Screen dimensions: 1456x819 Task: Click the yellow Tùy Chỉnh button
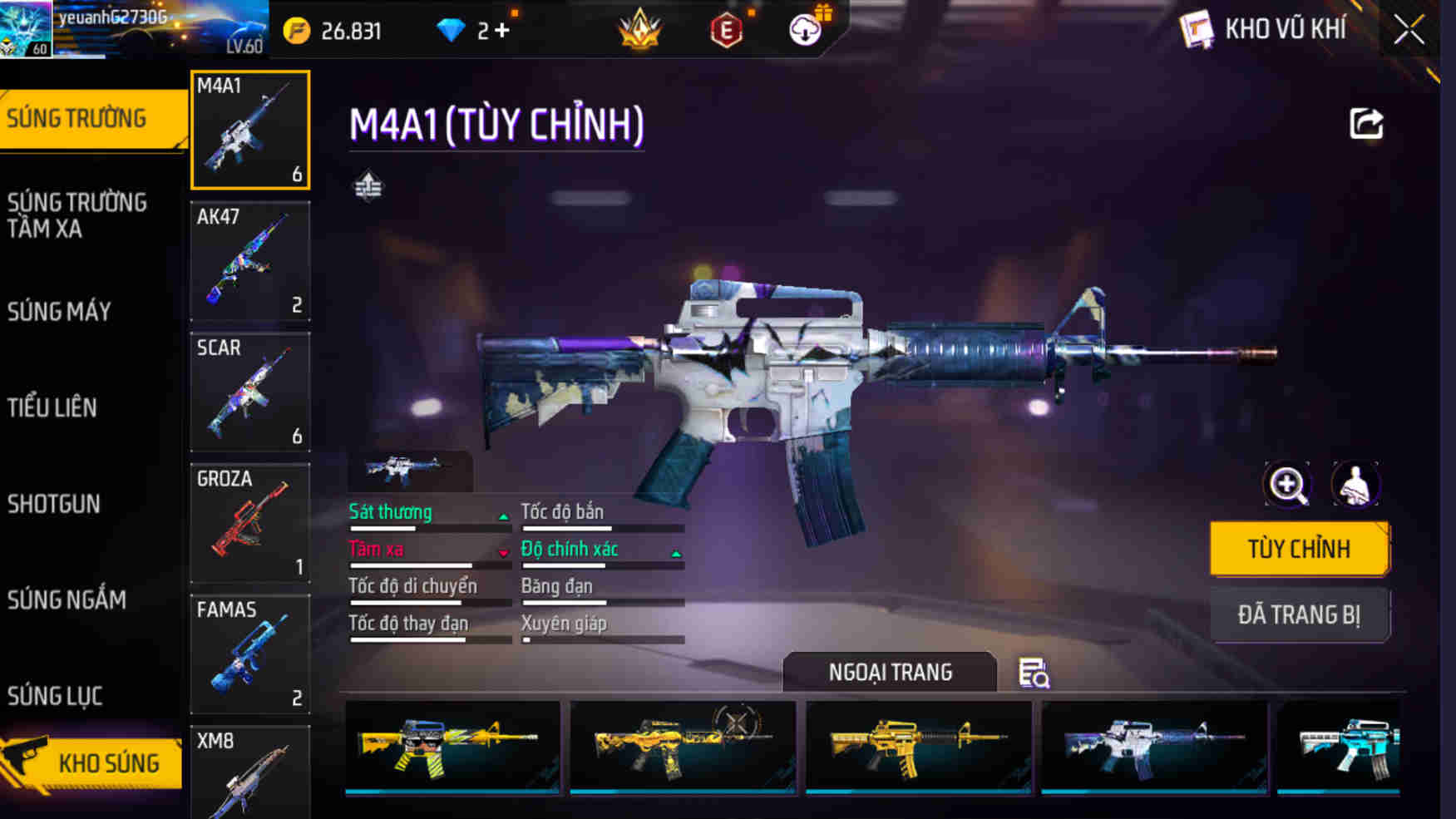tap(1299, 549)
